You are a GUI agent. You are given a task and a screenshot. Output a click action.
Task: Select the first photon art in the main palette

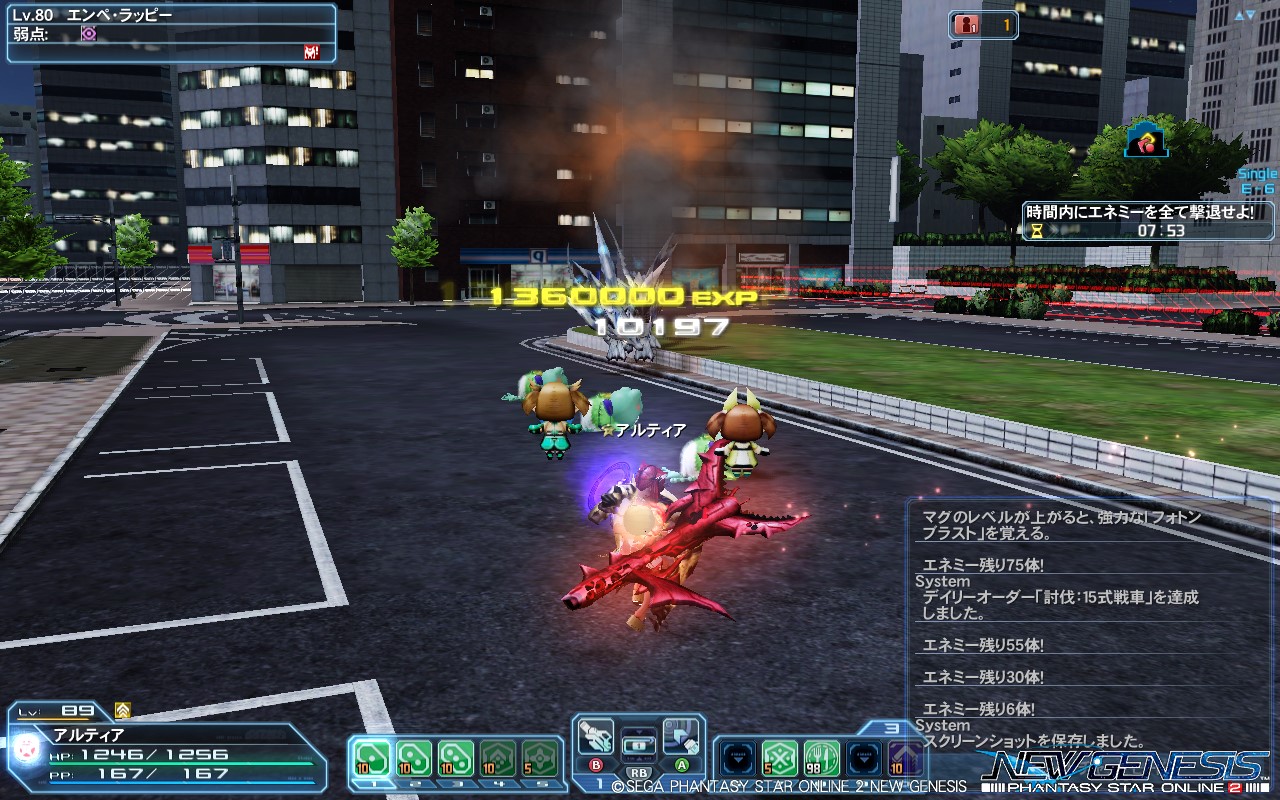pyautogui.click(x=370, y=757)
